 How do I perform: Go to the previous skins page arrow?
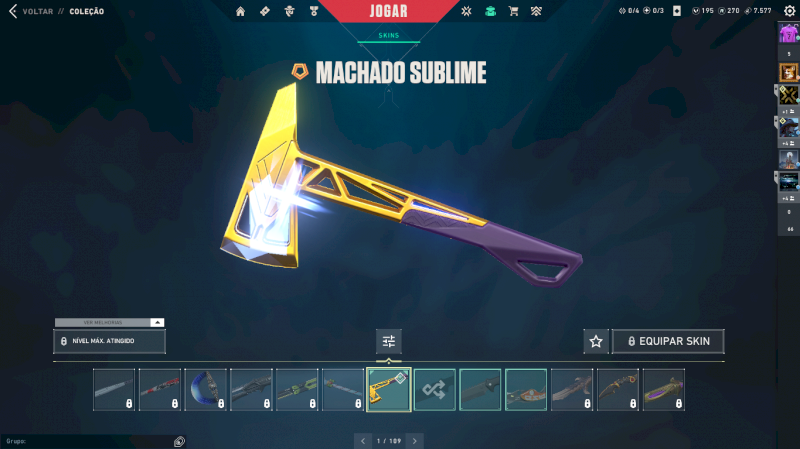362,440
